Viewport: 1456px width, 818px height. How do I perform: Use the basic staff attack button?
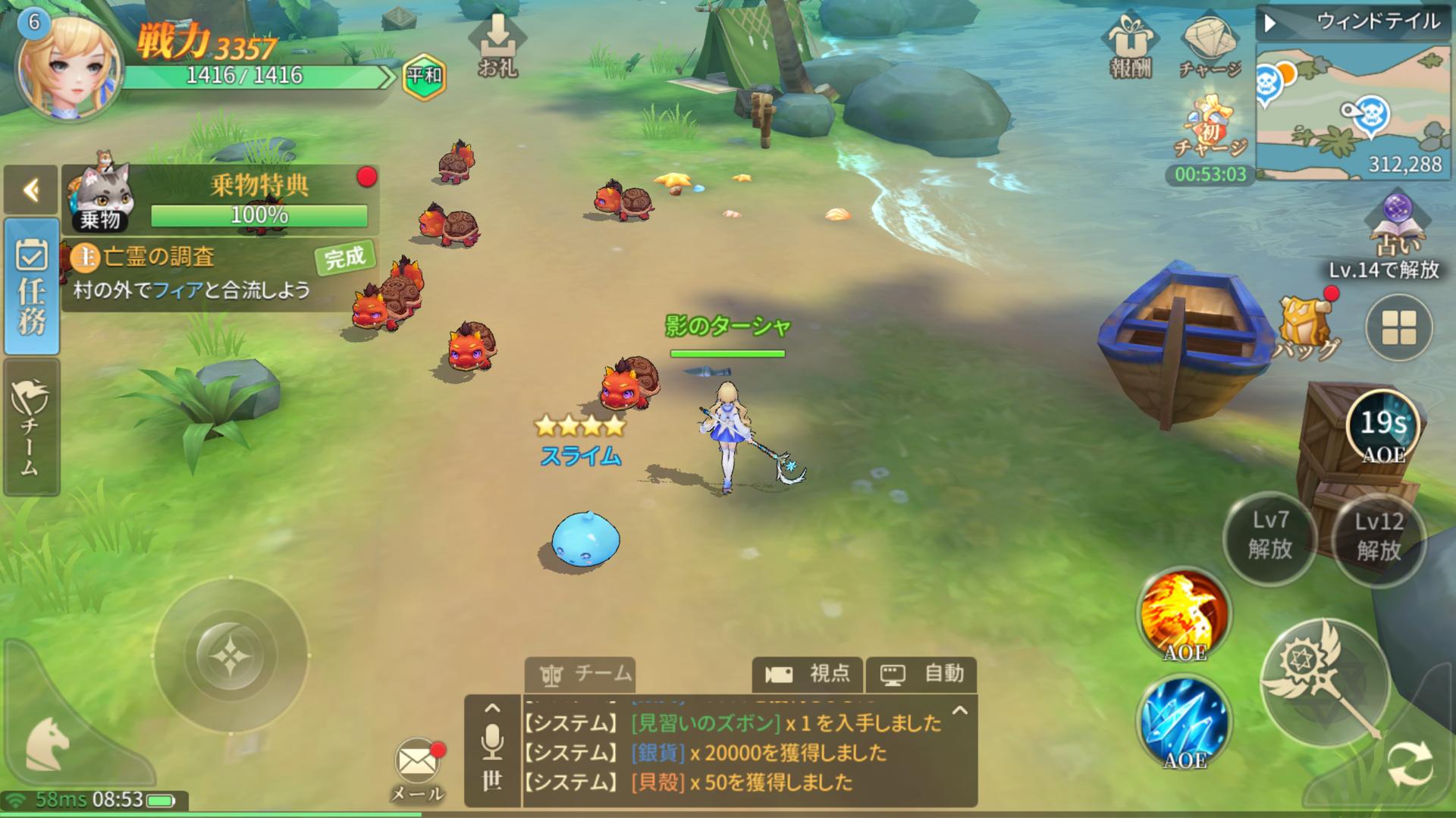[1326, 682]
